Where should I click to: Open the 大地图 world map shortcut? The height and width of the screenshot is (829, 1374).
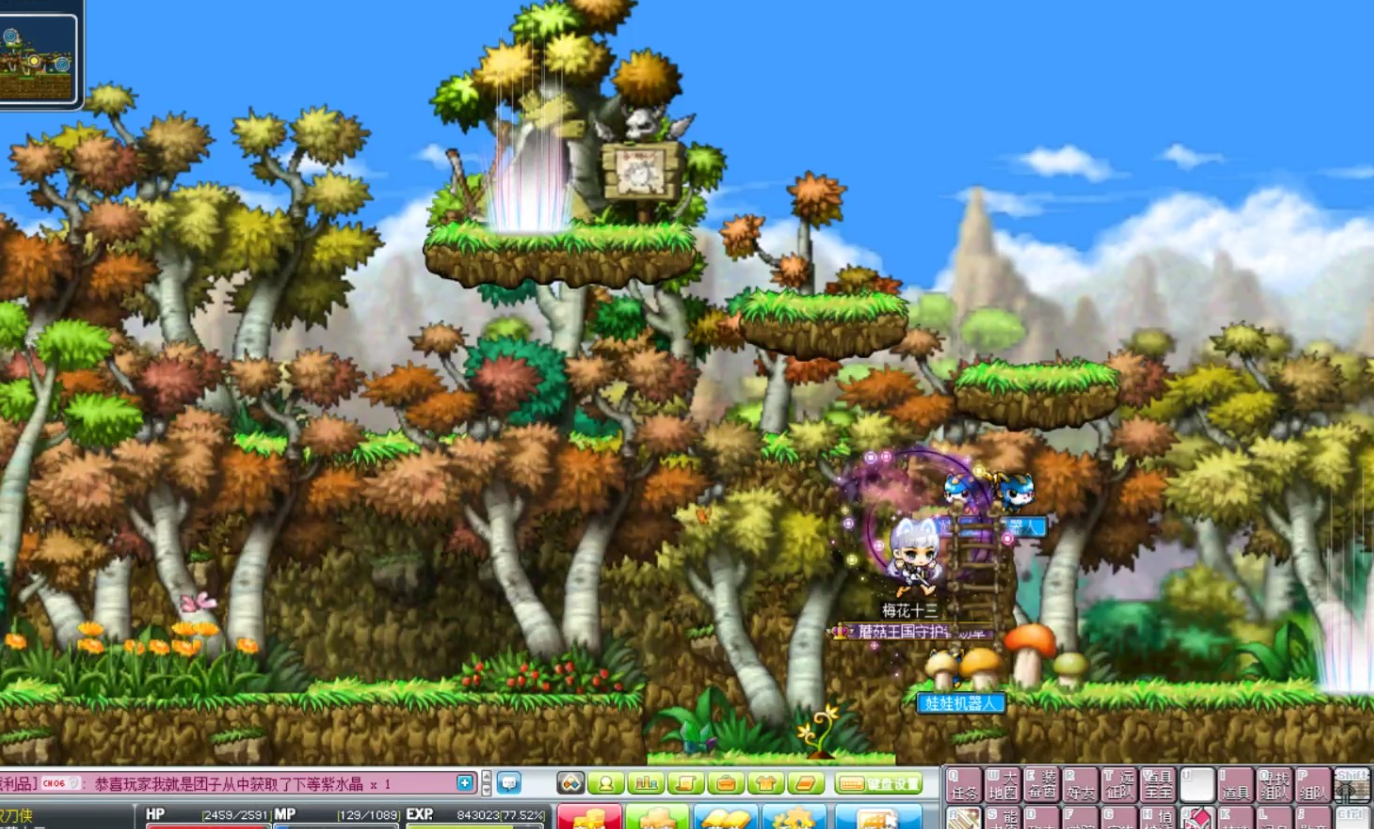coord(1002,785)
